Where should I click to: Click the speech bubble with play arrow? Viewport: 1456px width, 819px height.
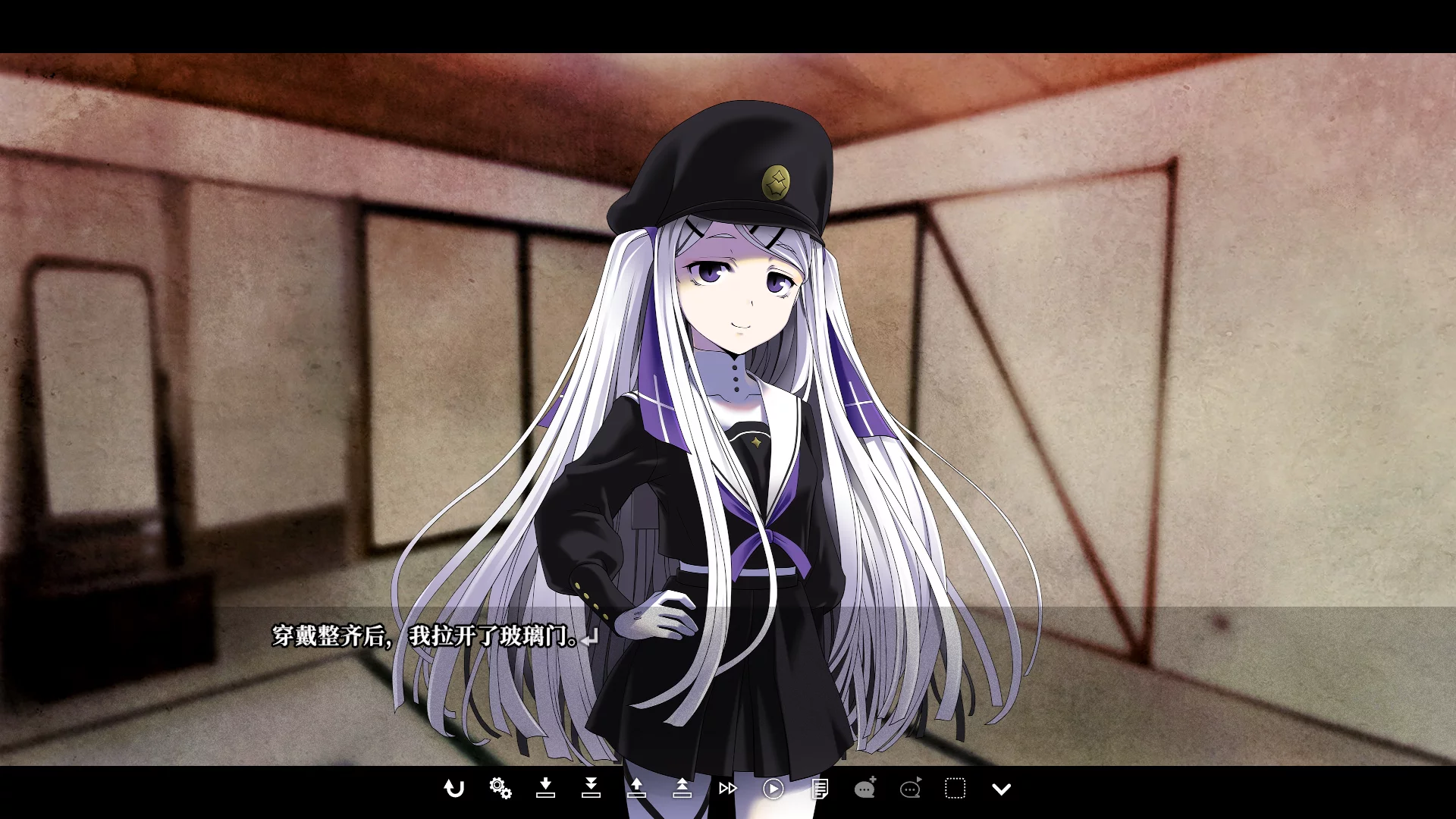(x=910, y=789)
